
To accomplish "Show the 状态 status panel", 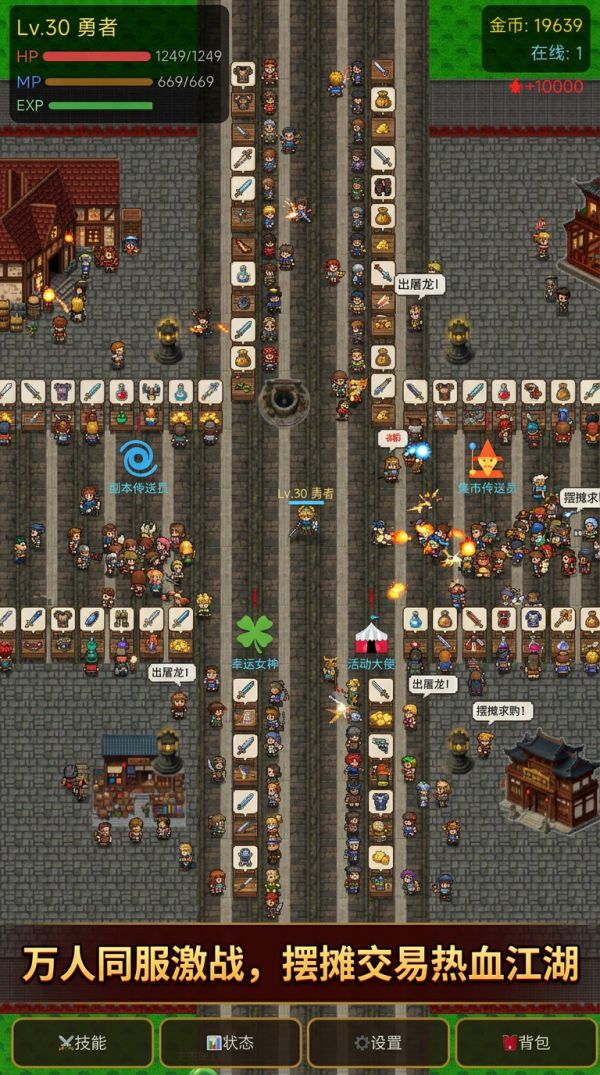I will 230,1042.
